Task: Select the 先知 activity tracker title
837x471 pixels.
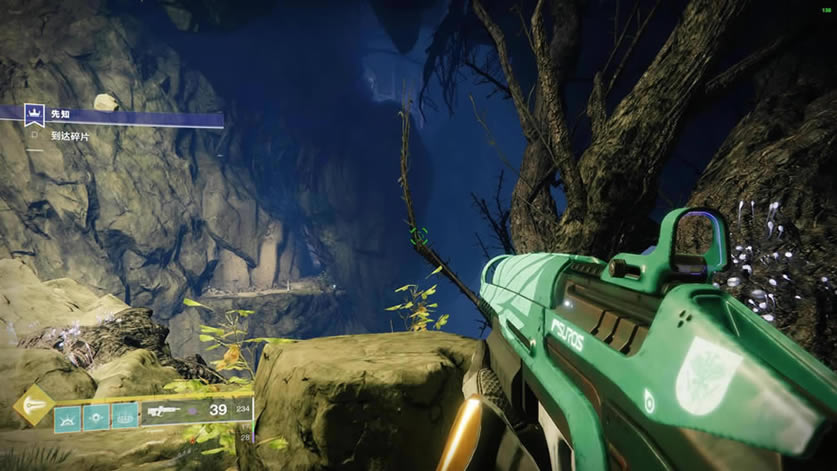Action: 61,115
